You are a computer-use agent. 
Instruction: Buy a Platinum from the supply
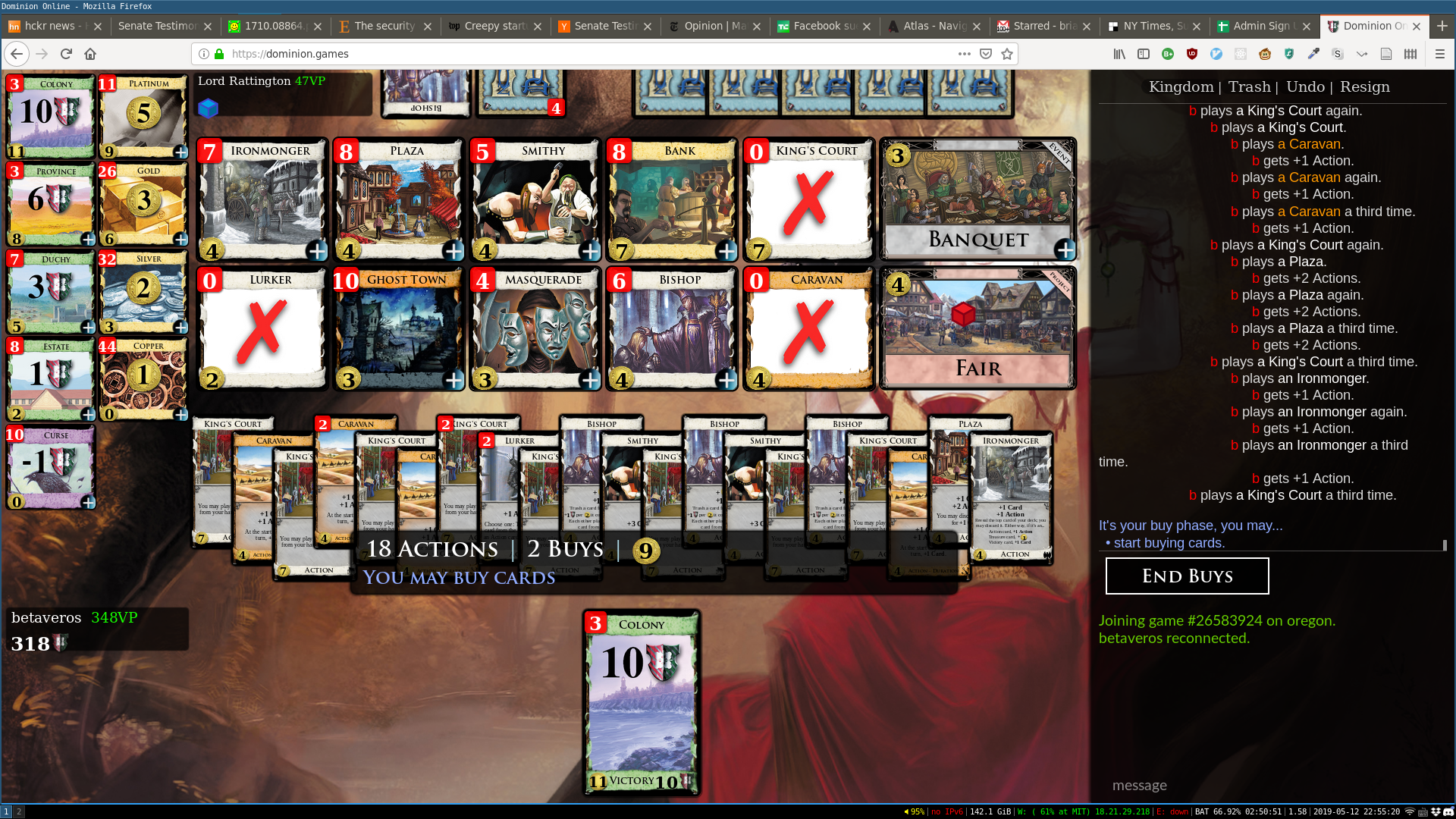(143, 116)
